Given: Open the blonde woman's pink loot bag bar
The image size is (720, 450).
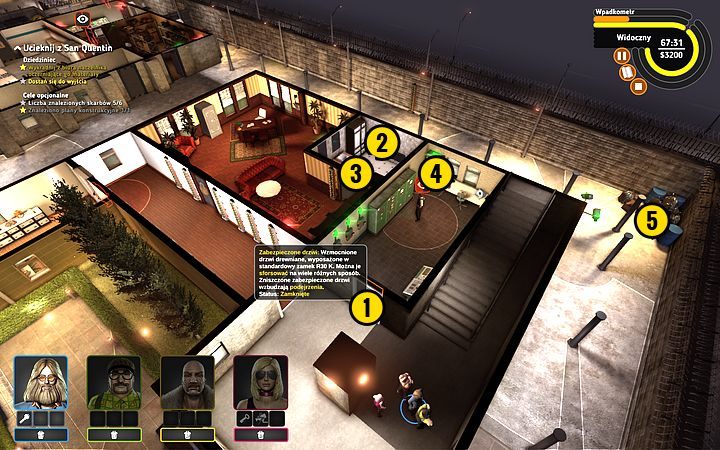Looking at the screenshot, I should pyautogui.click(x=260, y=435).
